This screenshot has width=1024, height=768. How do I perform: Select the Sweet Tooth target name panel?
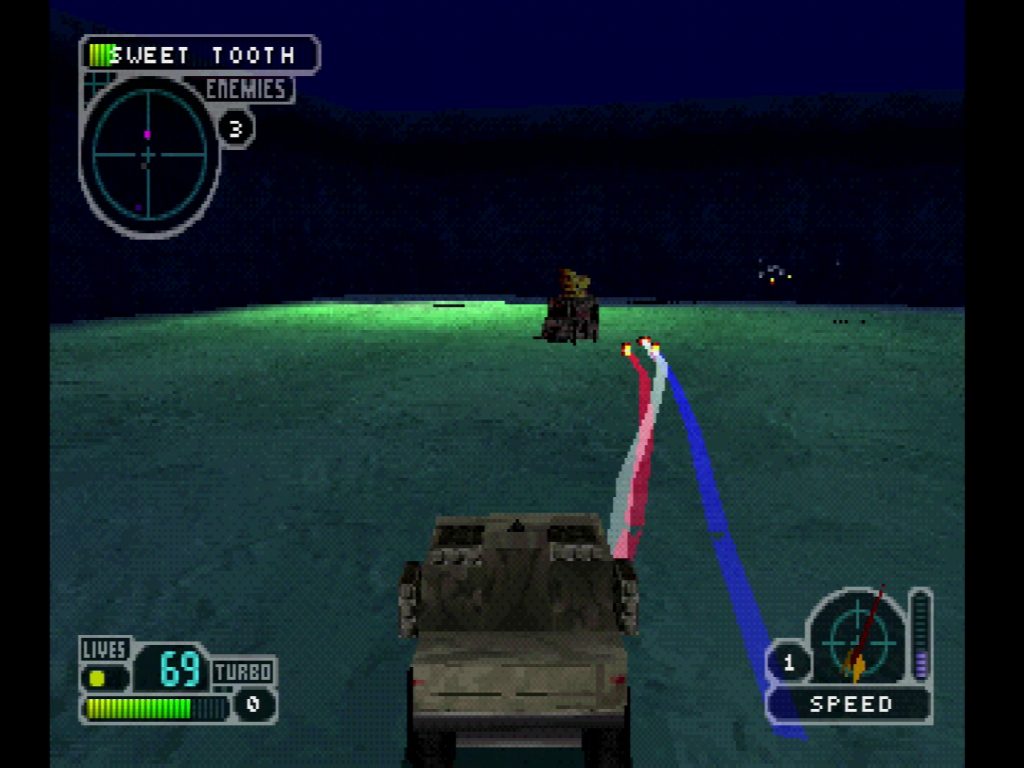[x=200, y=55]
